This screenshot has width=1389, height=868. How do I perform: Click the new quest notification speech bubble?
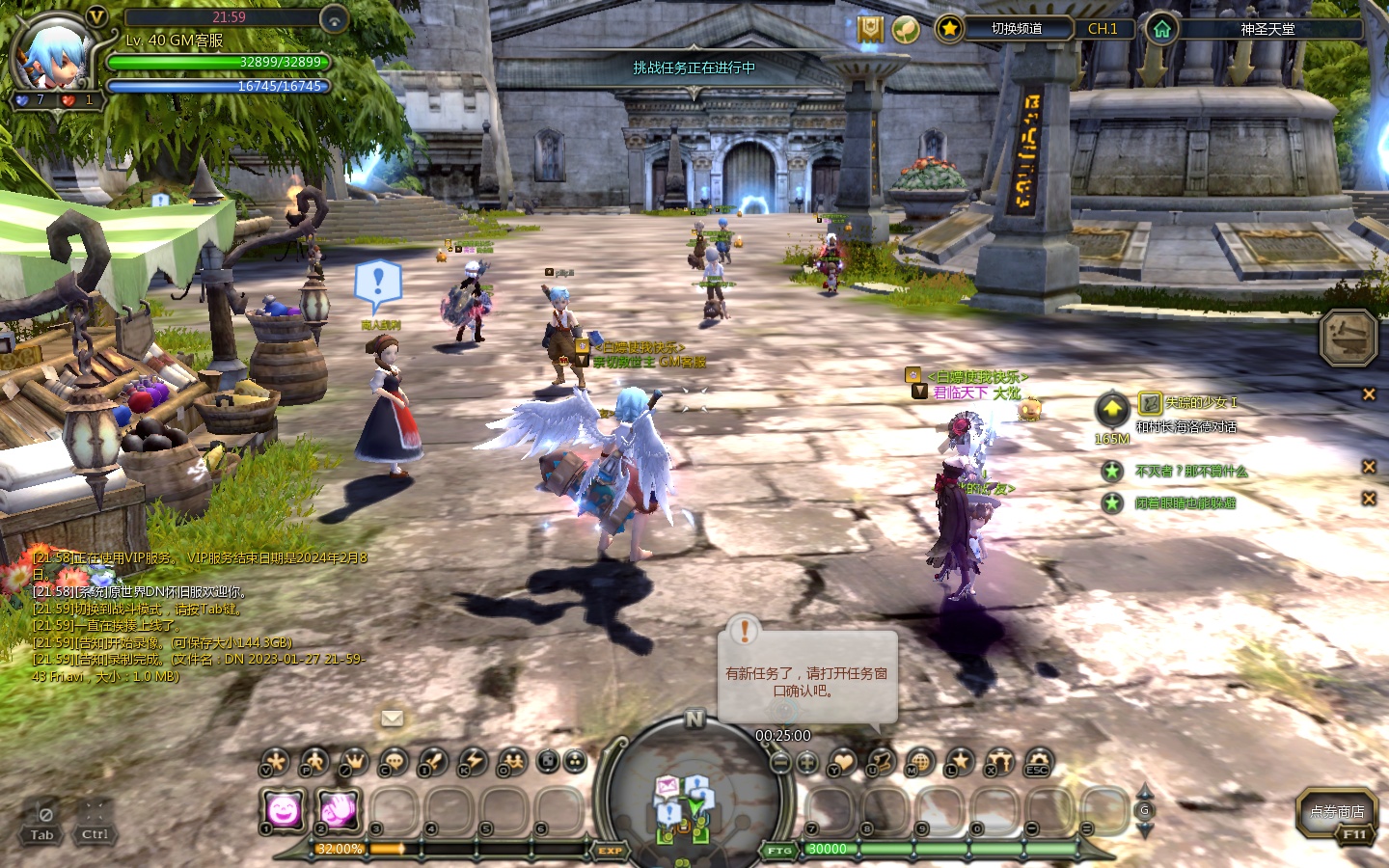[807, 675]
